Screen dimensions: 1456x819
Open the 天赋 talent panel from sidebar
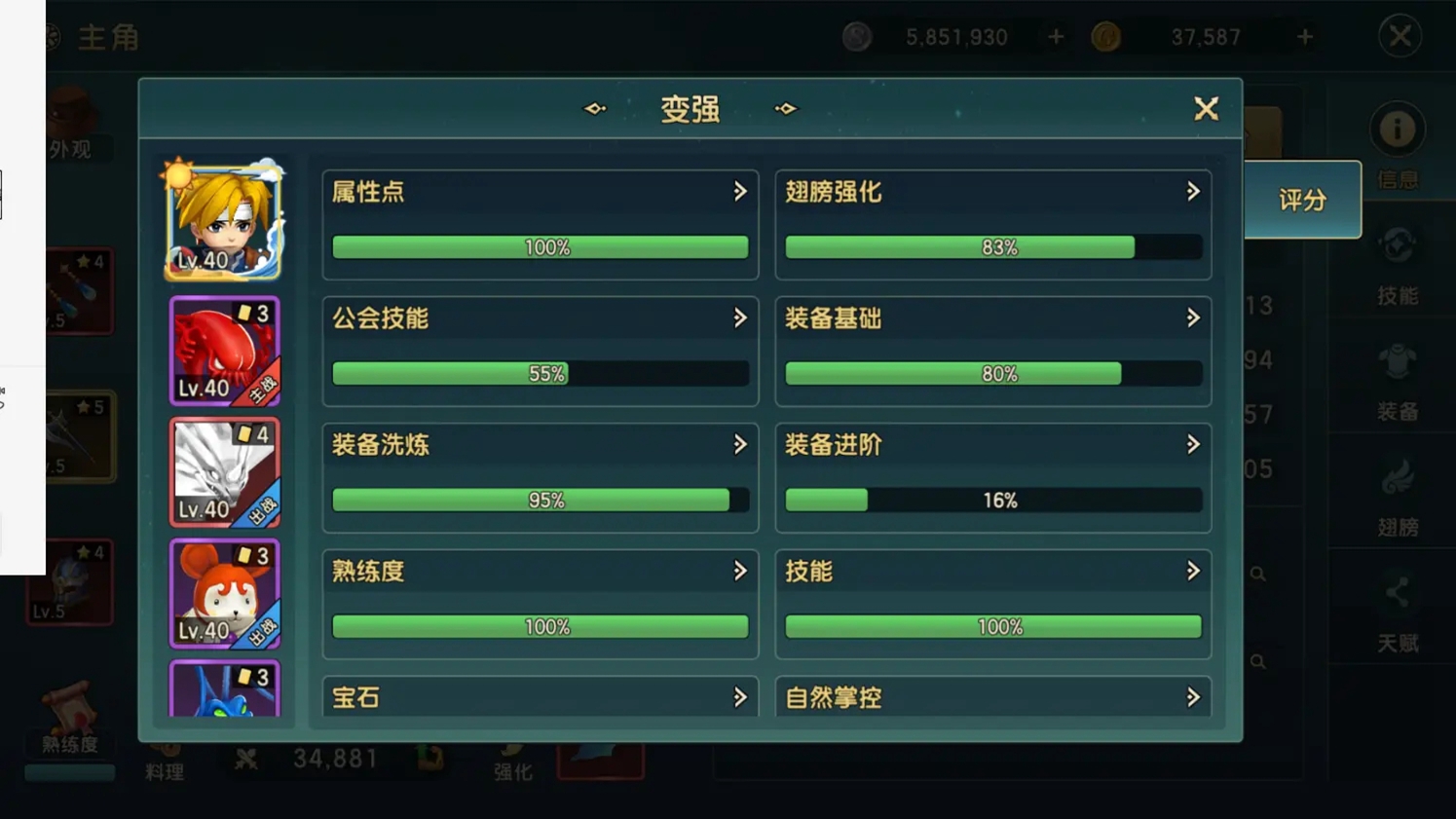coord(1400,614)
